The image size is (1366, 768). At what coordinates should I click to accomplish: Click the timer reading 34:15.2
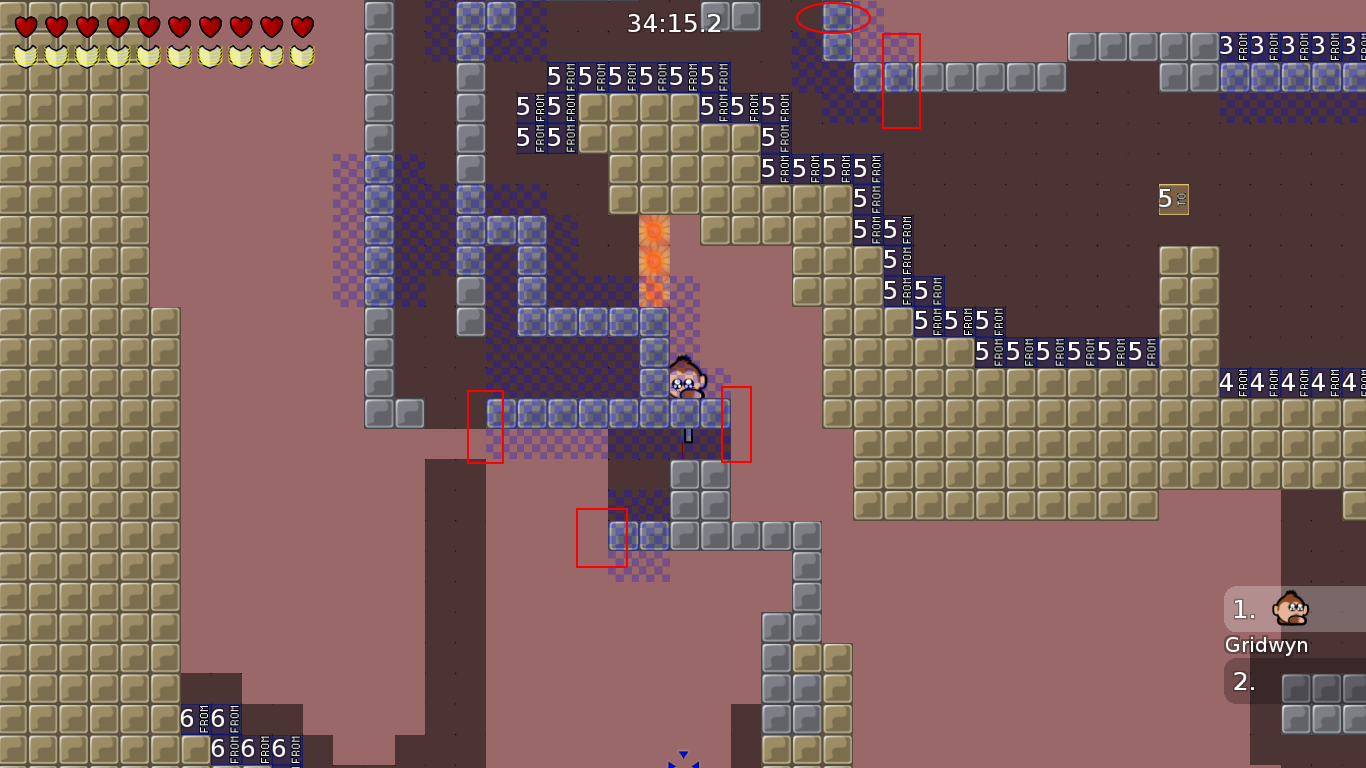point(674,20)
